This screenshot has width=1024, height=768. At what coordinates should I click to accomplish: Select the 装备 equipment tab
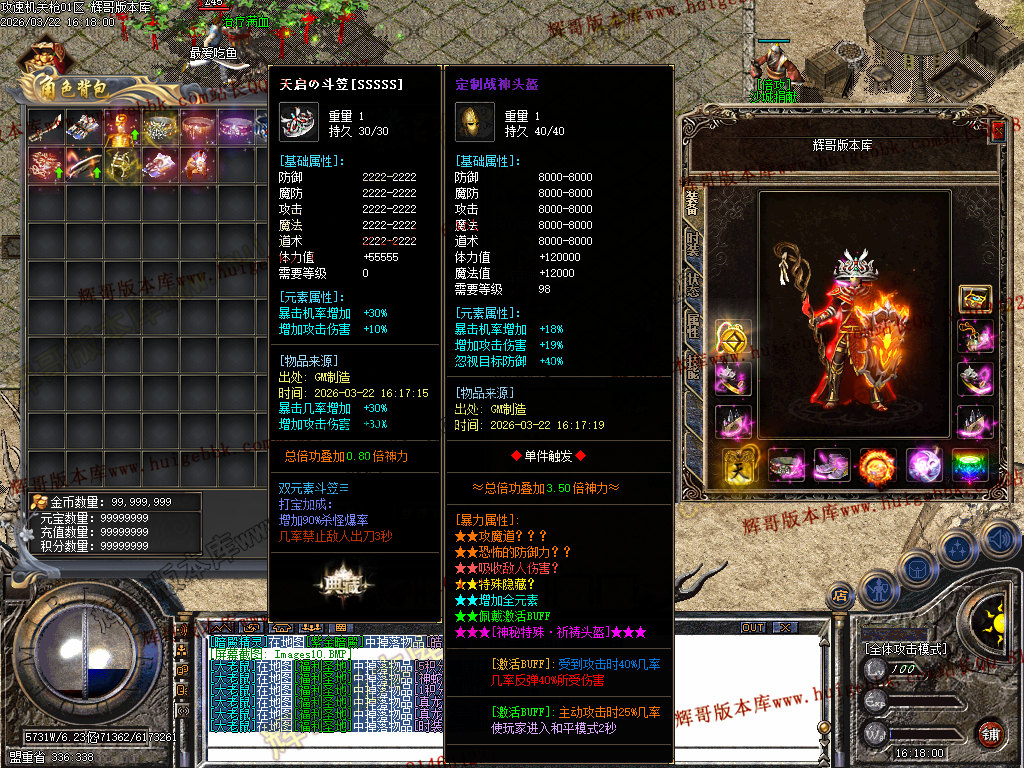click(x=692, y=200)
